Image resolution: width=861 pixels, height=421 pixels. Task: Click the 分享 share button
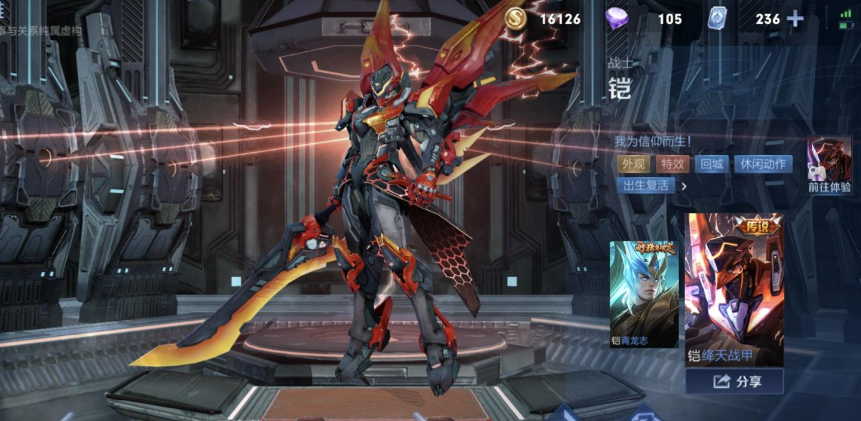click(x=735, y=382)
